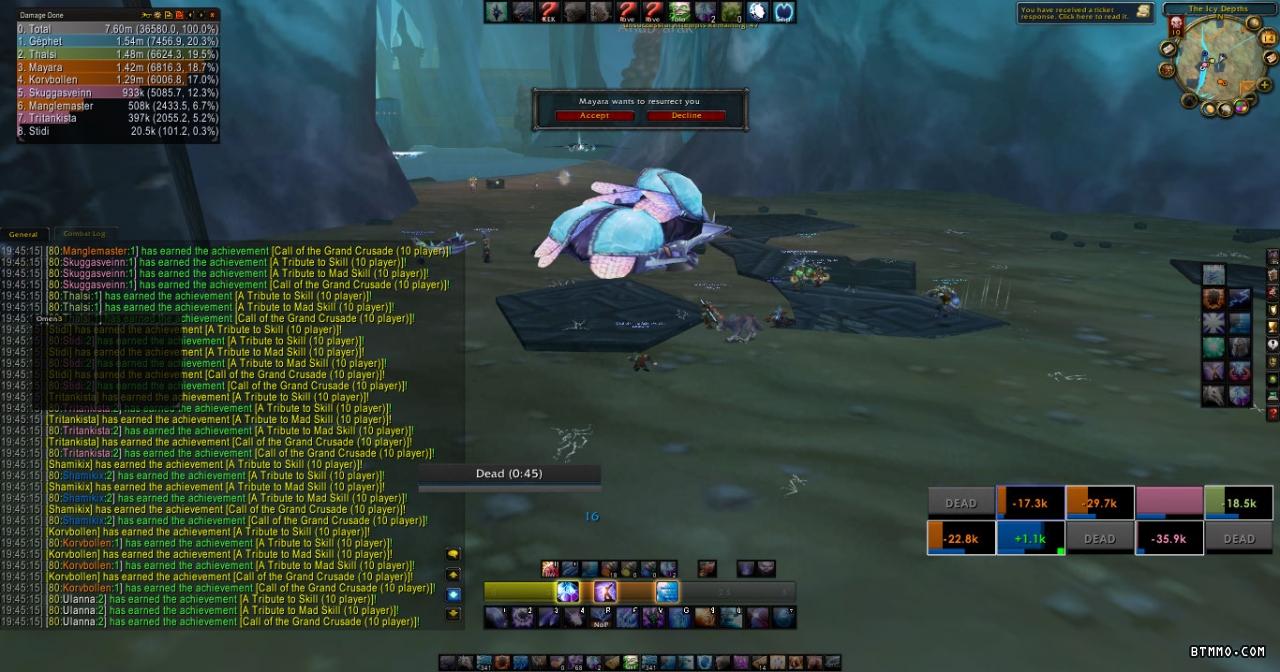Select Gephet's row in the damage meter
Screen dimensions: 1280x672
click(118, 42)
